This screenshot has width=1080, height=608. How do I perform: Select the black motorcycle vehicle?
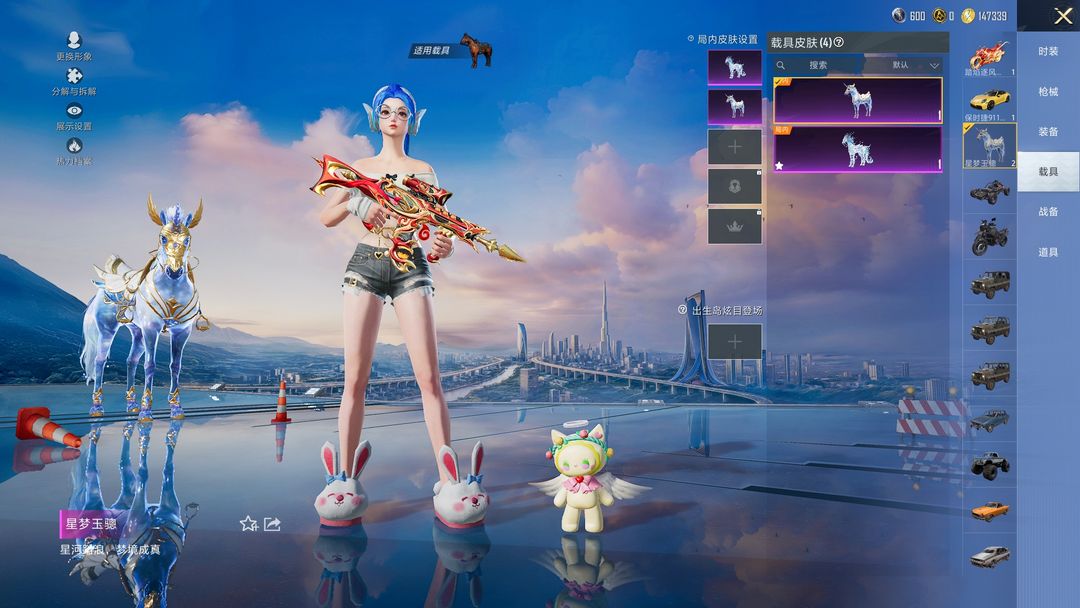[x=989, y=238]
